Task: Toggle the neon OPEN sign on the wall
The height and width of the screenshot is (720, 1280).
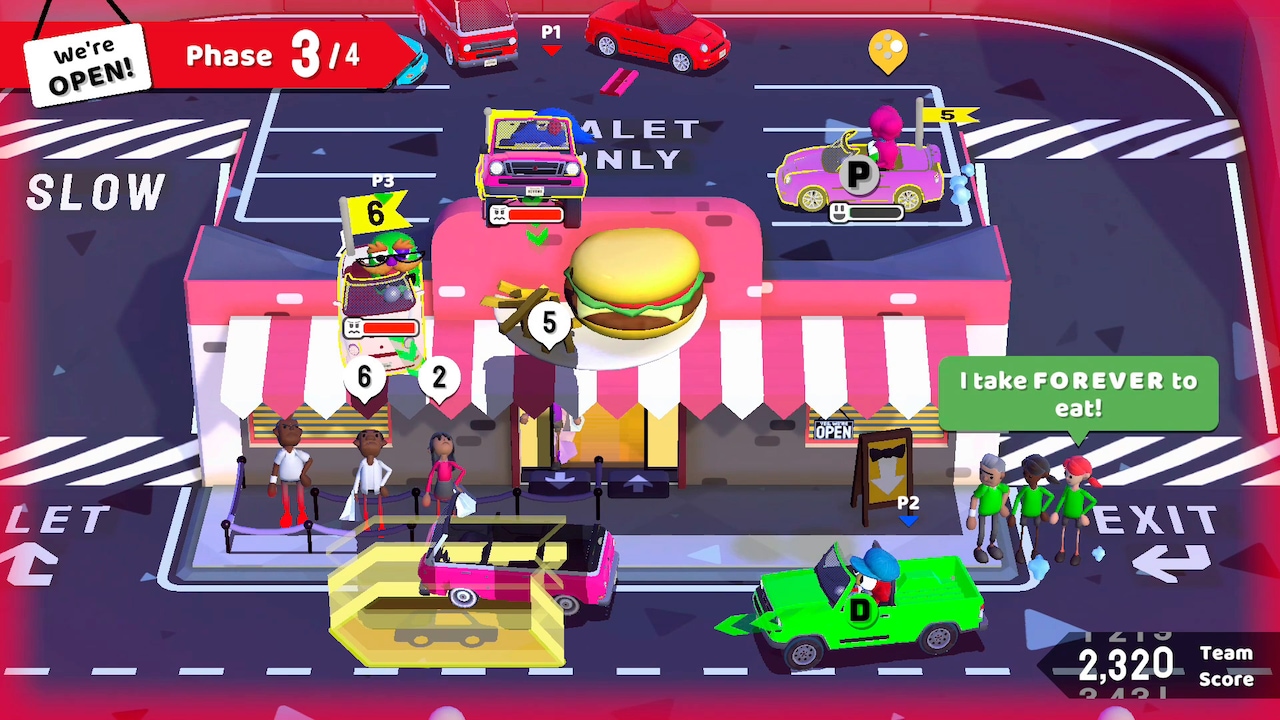Action: (831, 429)
